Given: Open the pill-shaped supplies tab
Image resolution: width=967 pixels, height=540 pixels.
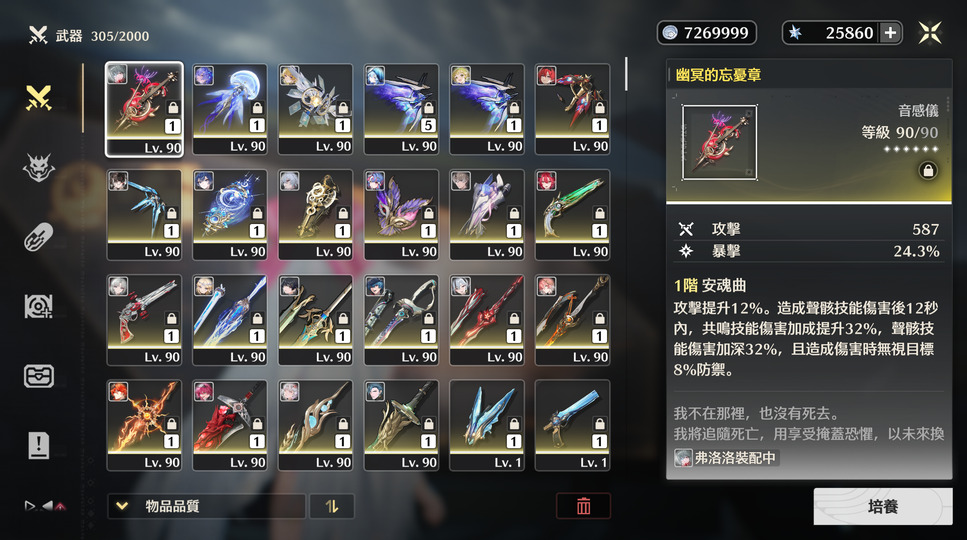Looking at the screenshot, I should 39,237.
